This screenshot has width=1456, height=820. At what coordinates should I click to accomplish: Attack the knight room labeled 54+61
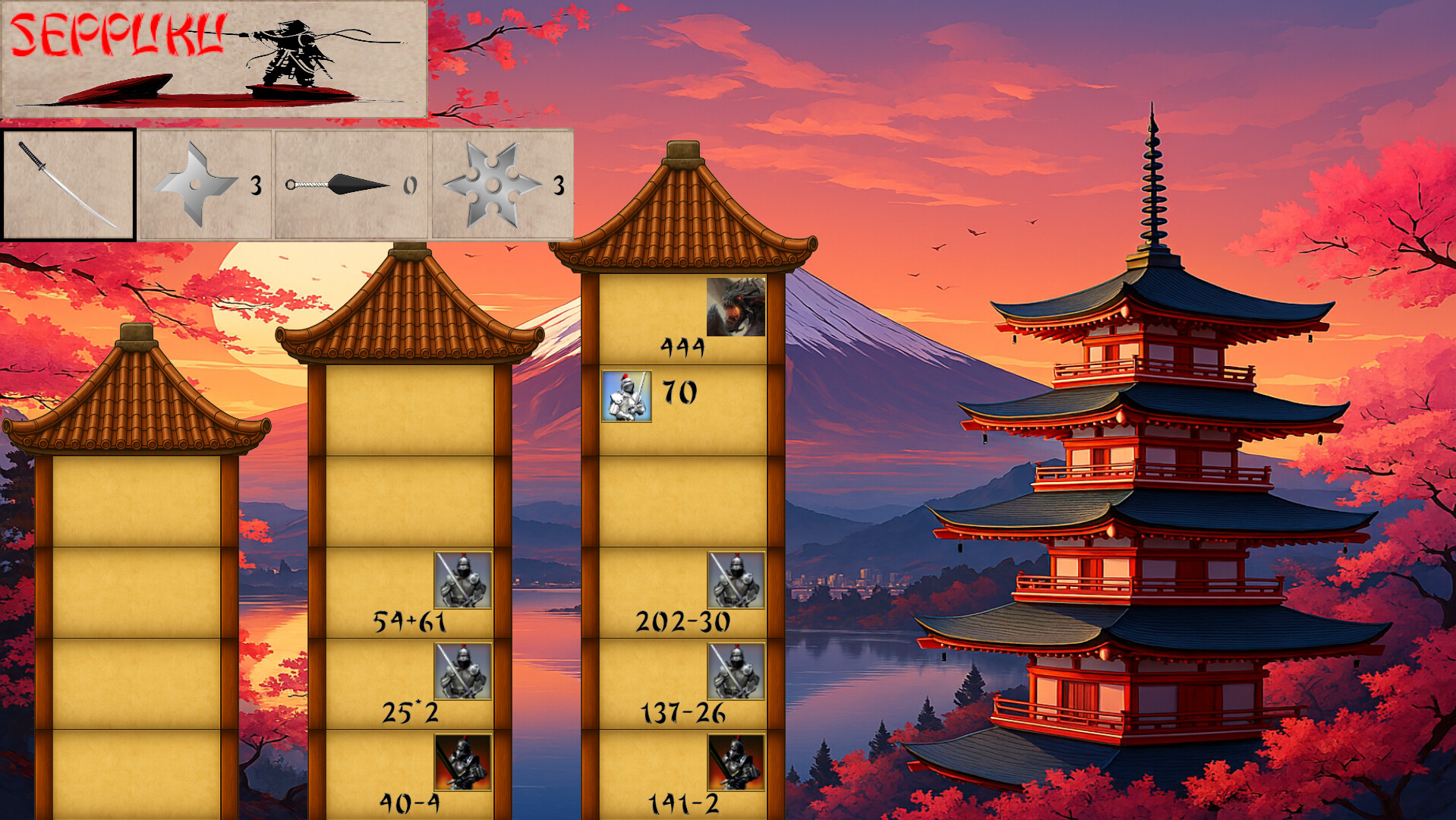410,593
